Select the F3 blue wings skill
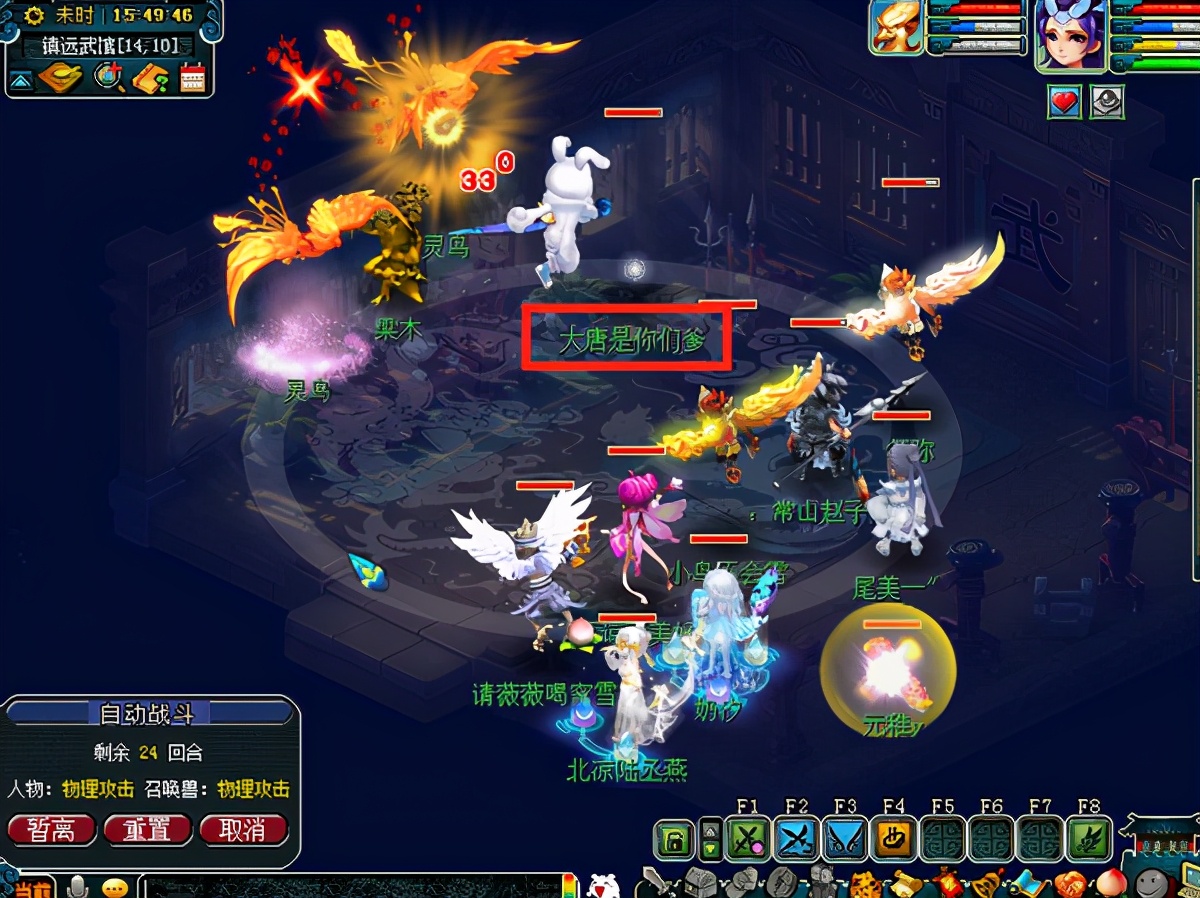The width and height of the screenshot is (1200, 898). (x=845, y=839)
